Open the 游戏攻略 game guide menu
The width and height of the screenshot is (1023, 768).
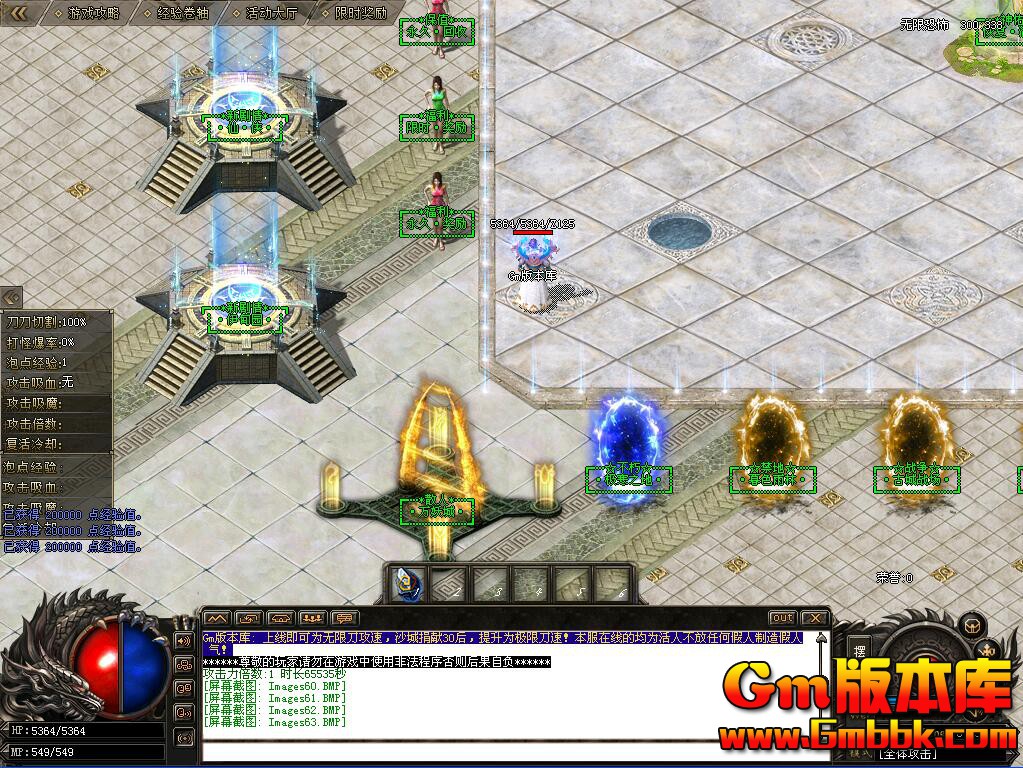[x=93, y=13]
